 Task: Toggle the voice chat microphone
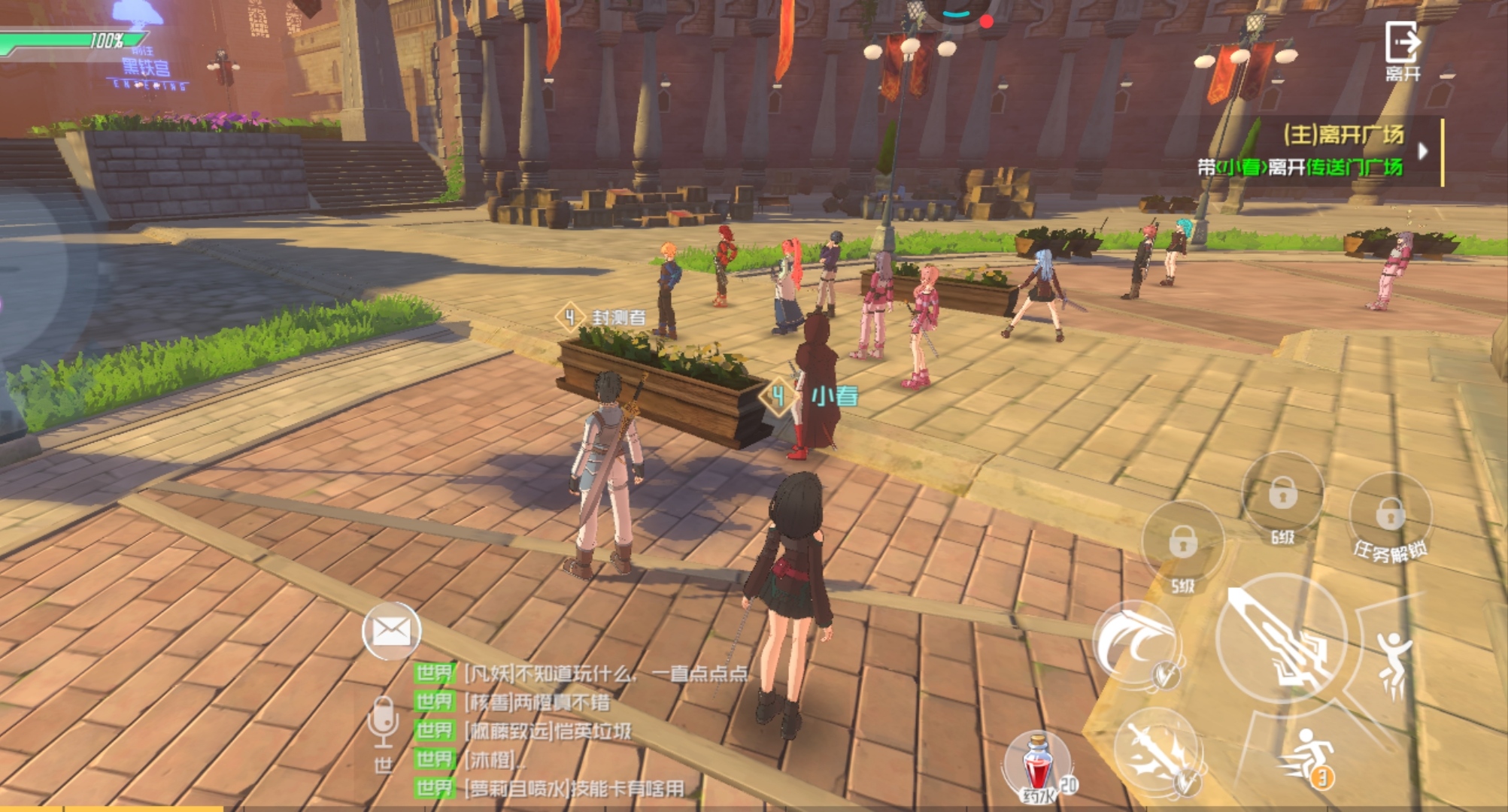tap(383, 720)
